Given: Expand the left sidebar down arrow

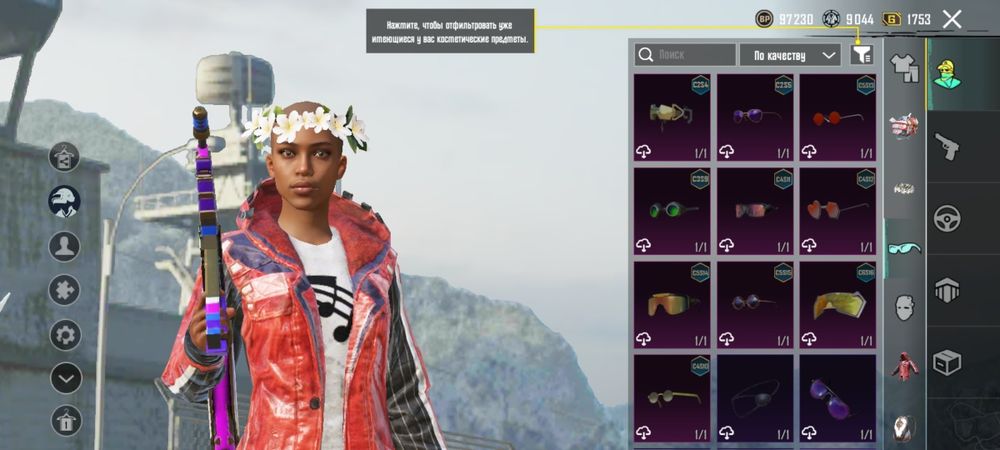Looking at the screenshot, I should click(x=65, y=378).
